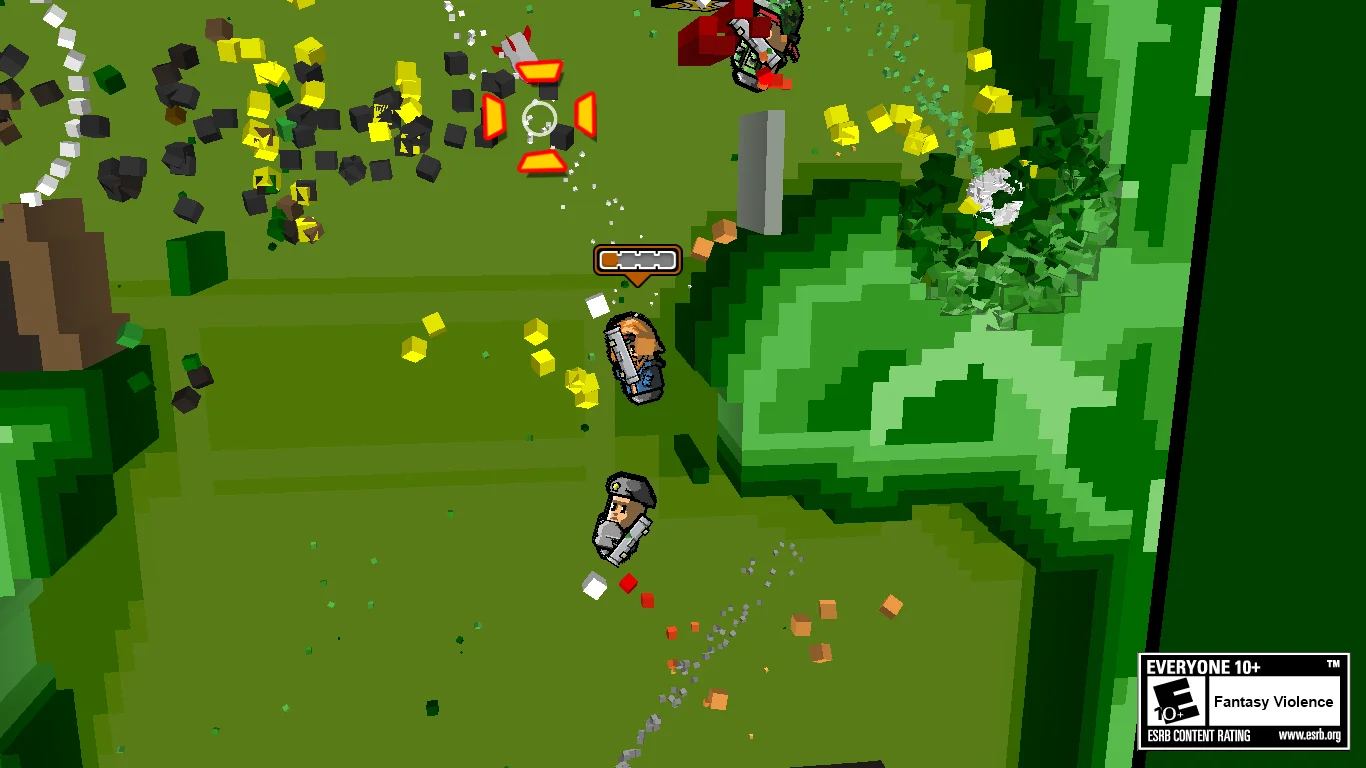Select the brown-haired soldier with rifle

[x=637, y=355]
